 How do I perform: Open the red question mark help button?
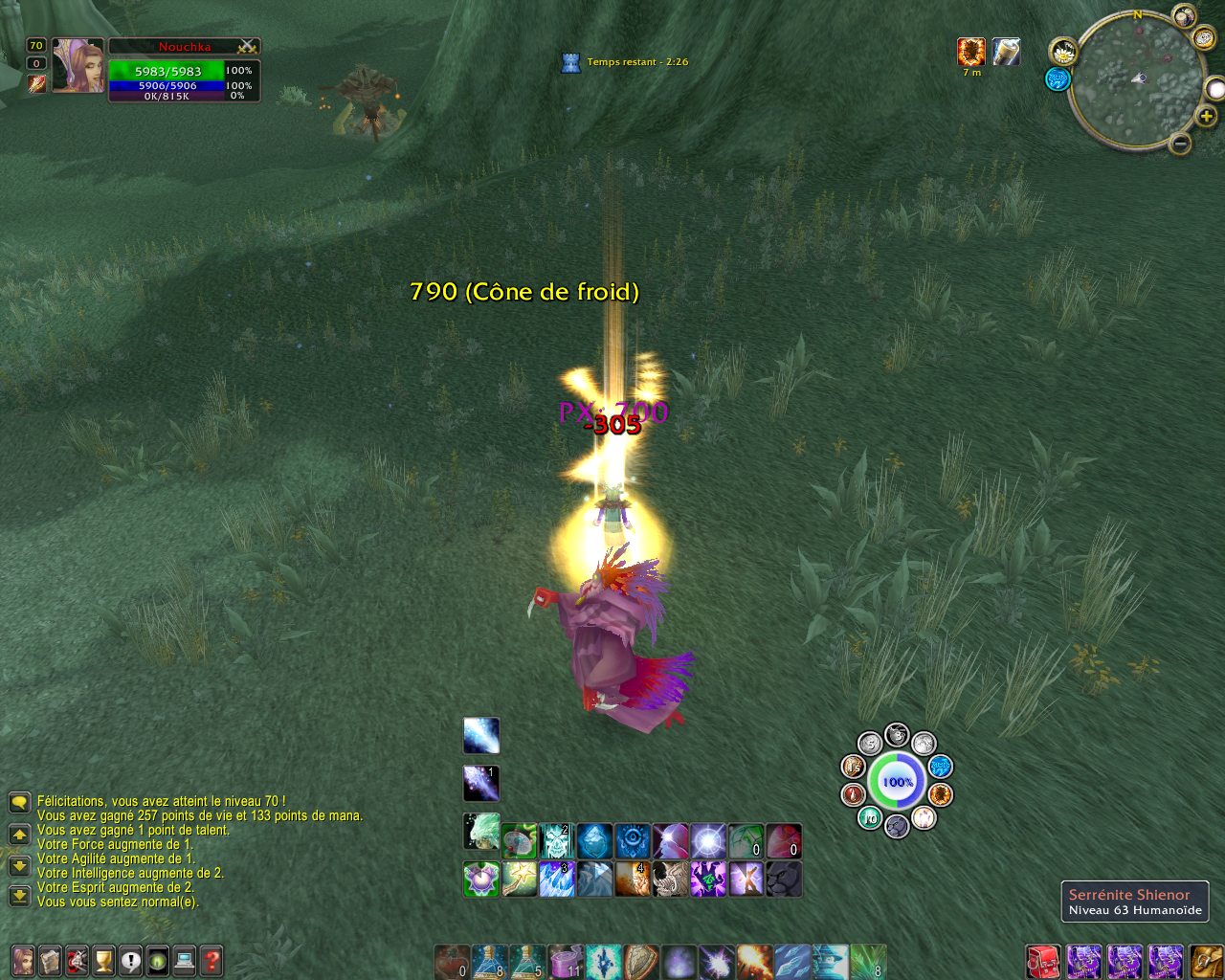[212, 959]
